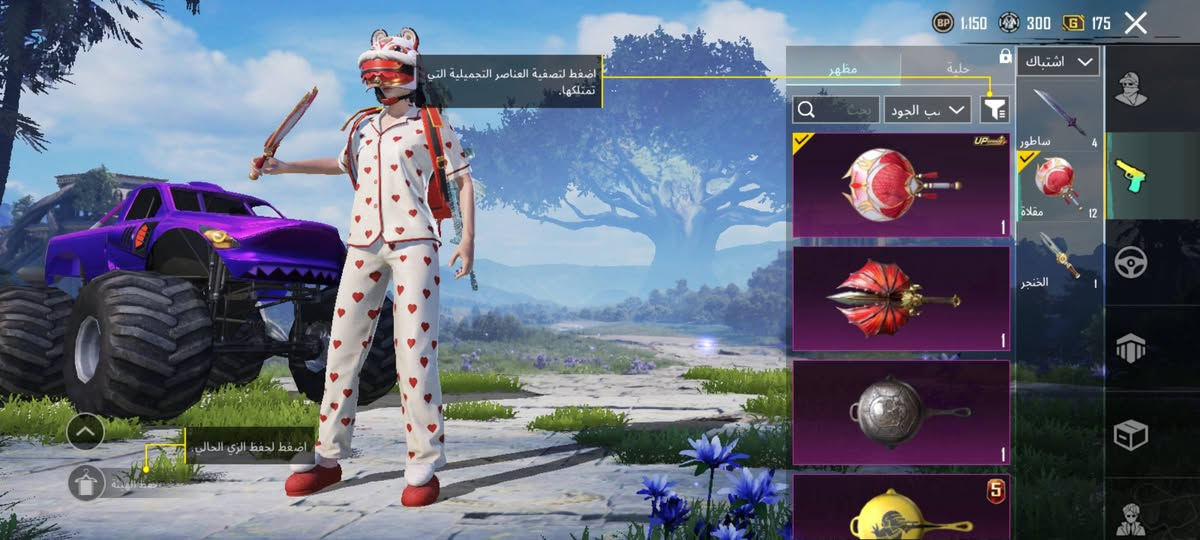This screenshot has height=540, width=1200.
Task: Switch to the مظهر tab
Action: click(842, 68)
